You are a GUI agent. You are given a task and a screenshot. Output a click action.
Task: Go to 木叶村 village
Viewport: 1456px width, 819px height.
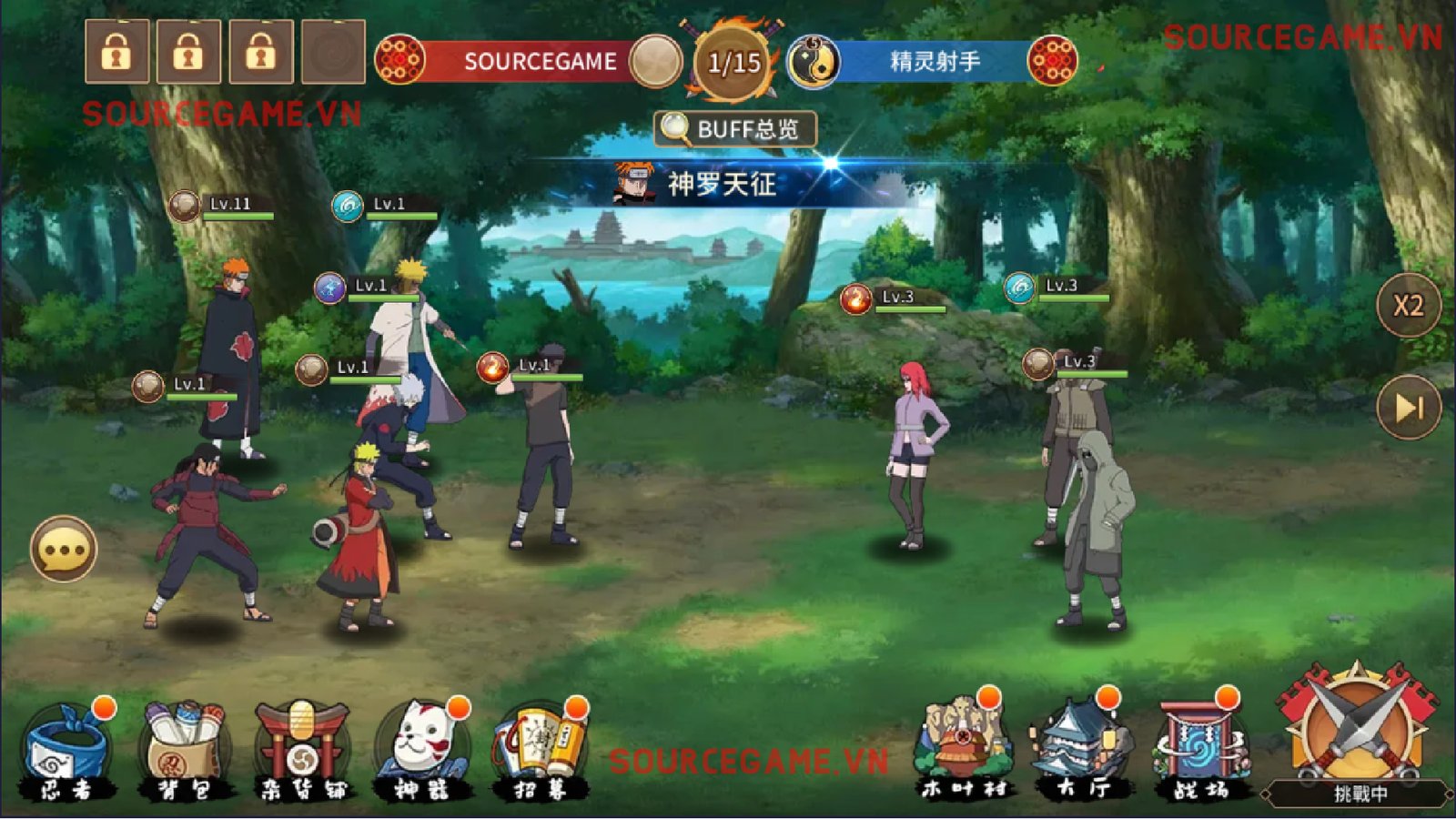[x=963, y=752]
